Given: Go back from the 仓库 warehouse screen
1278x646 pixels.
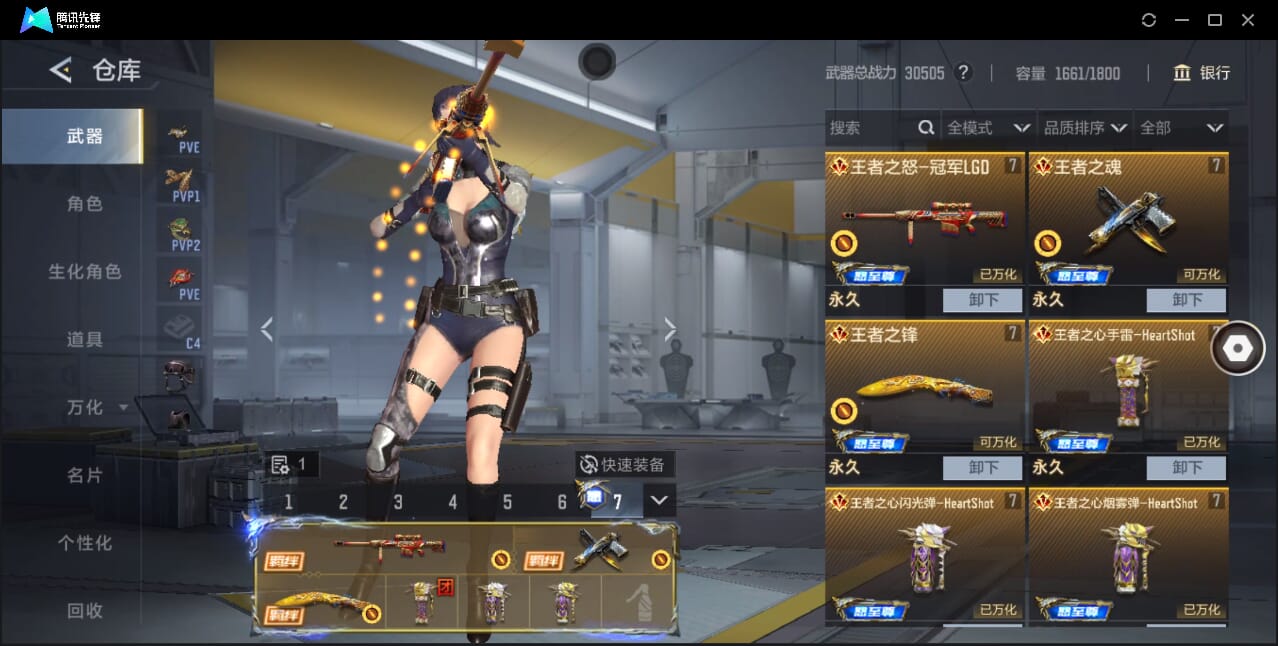Looking at the screenshot, I should pos(61,70).
